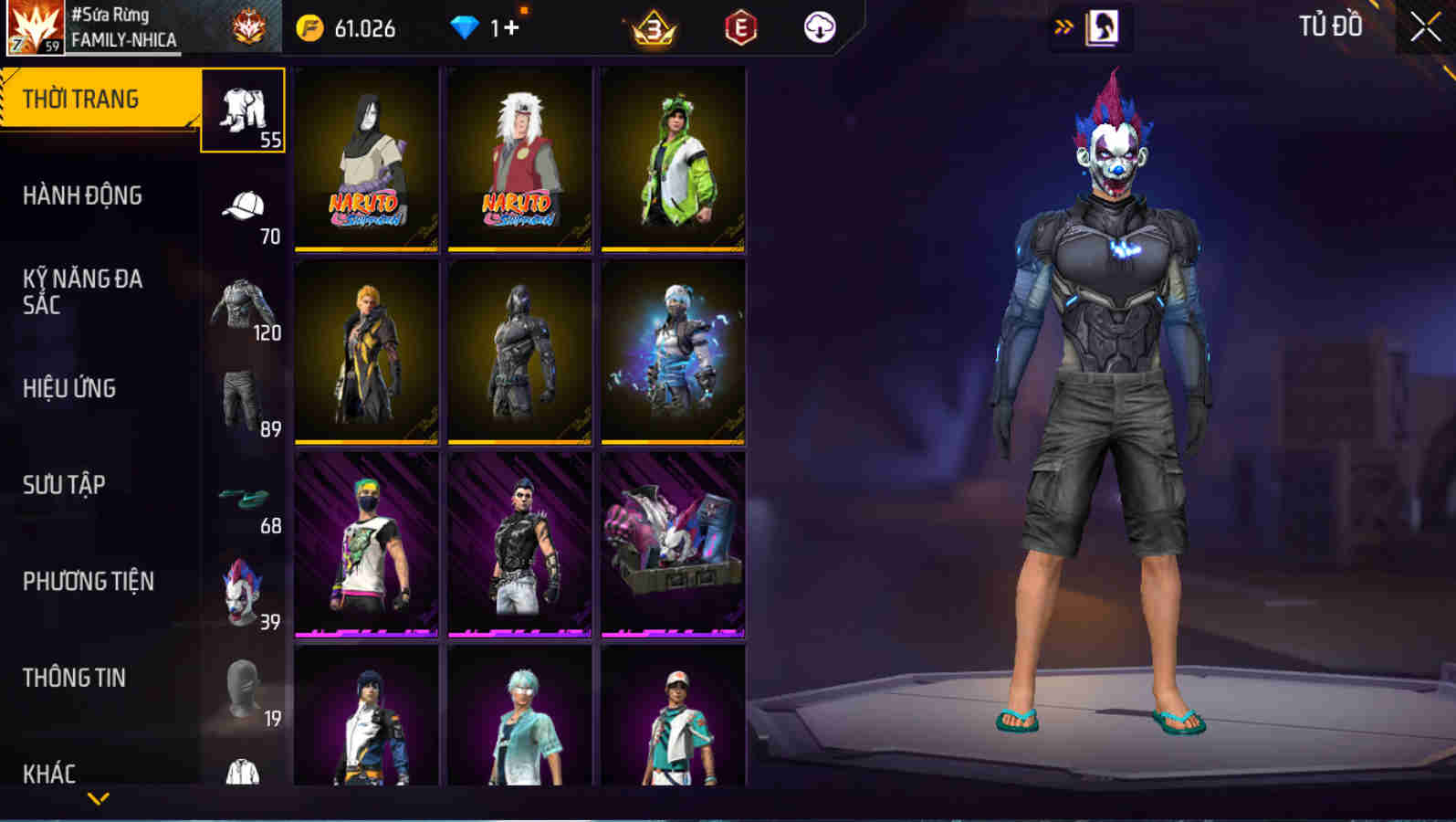Expand more categories using the bottom chevron
The image size is (1456, 822).
[99, 799]
